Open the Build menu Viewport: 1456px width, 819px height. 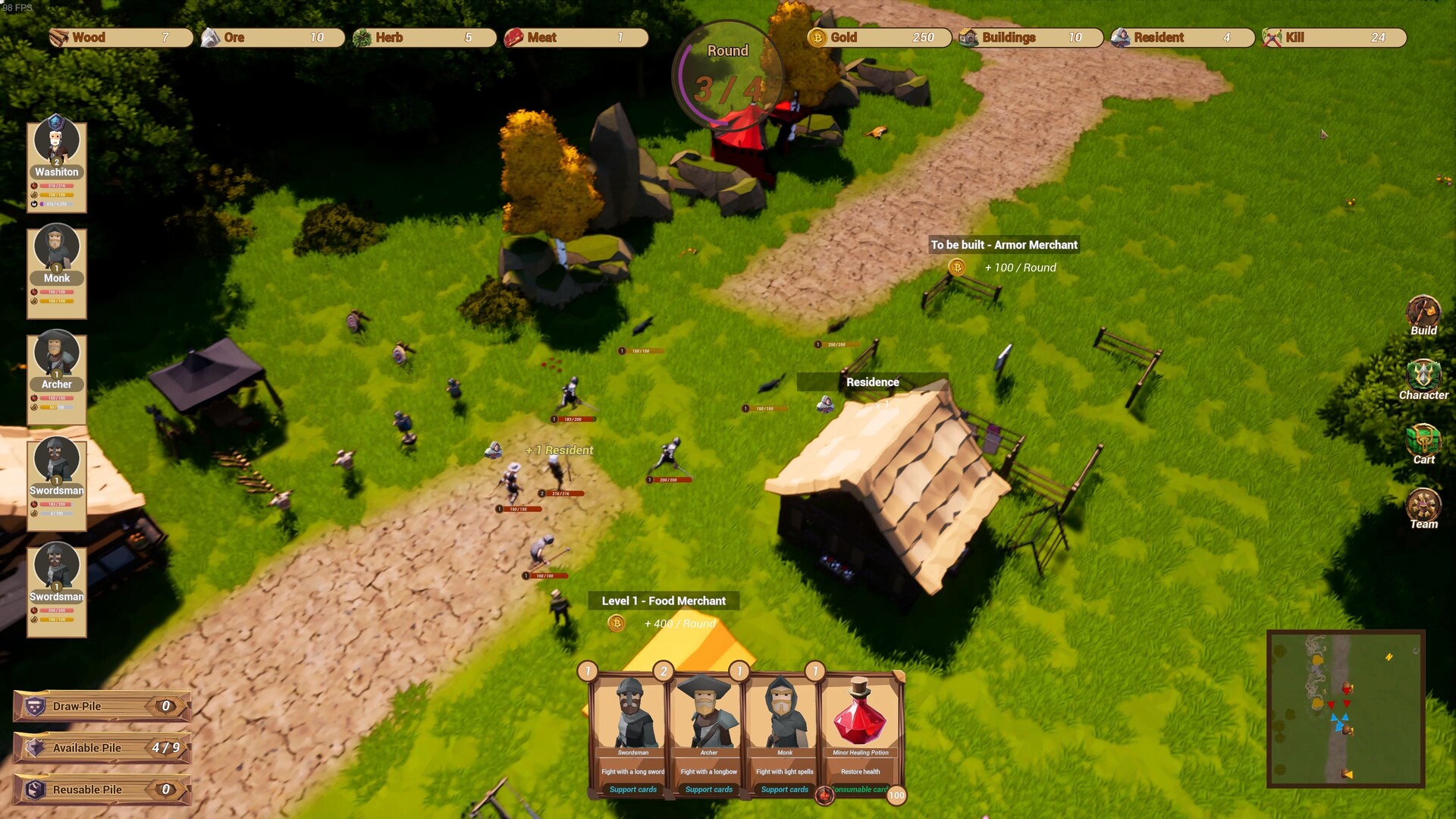pos(1423,315)
